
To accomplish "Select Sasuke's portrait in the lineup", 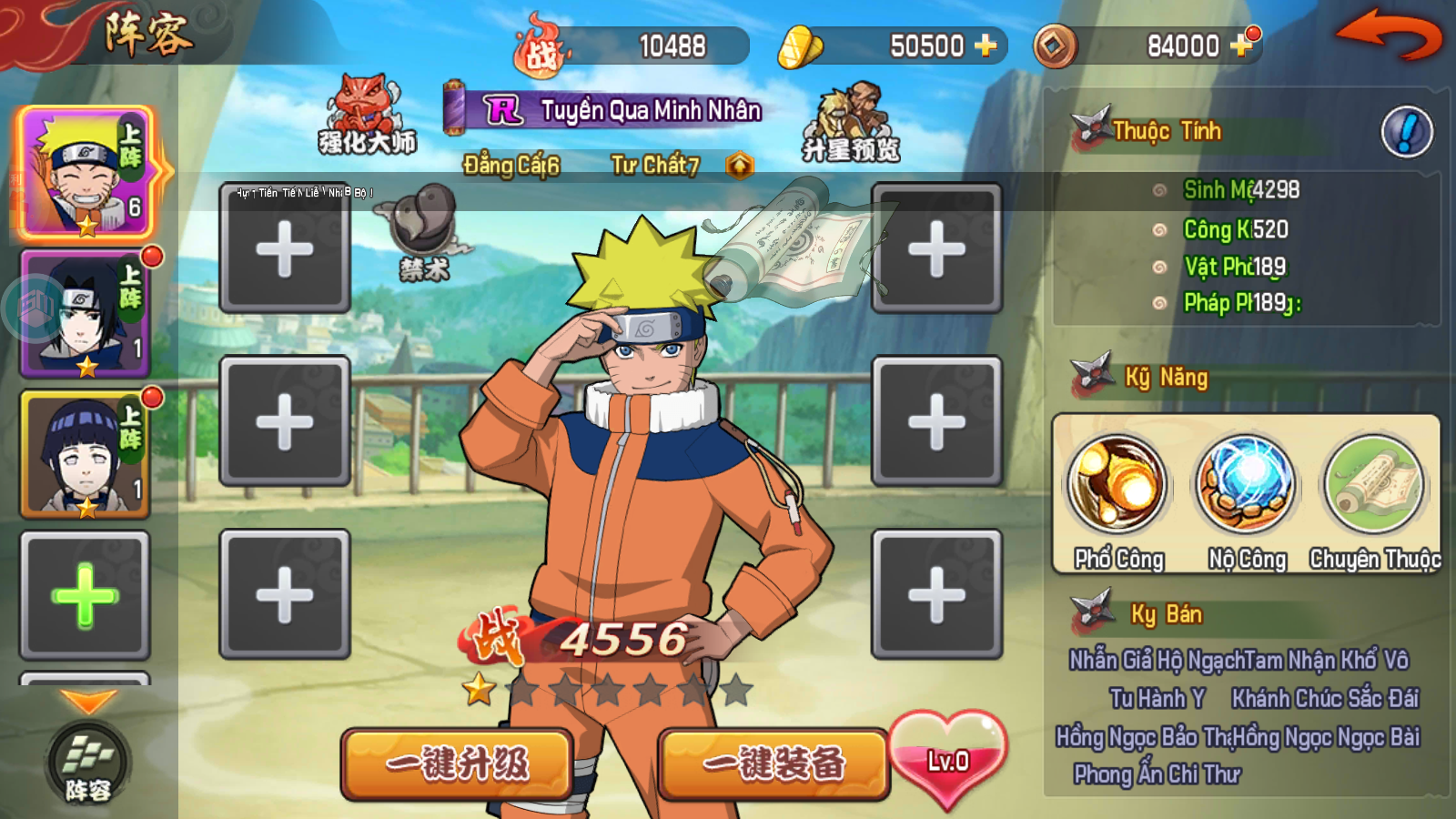I will pos(85,314).
